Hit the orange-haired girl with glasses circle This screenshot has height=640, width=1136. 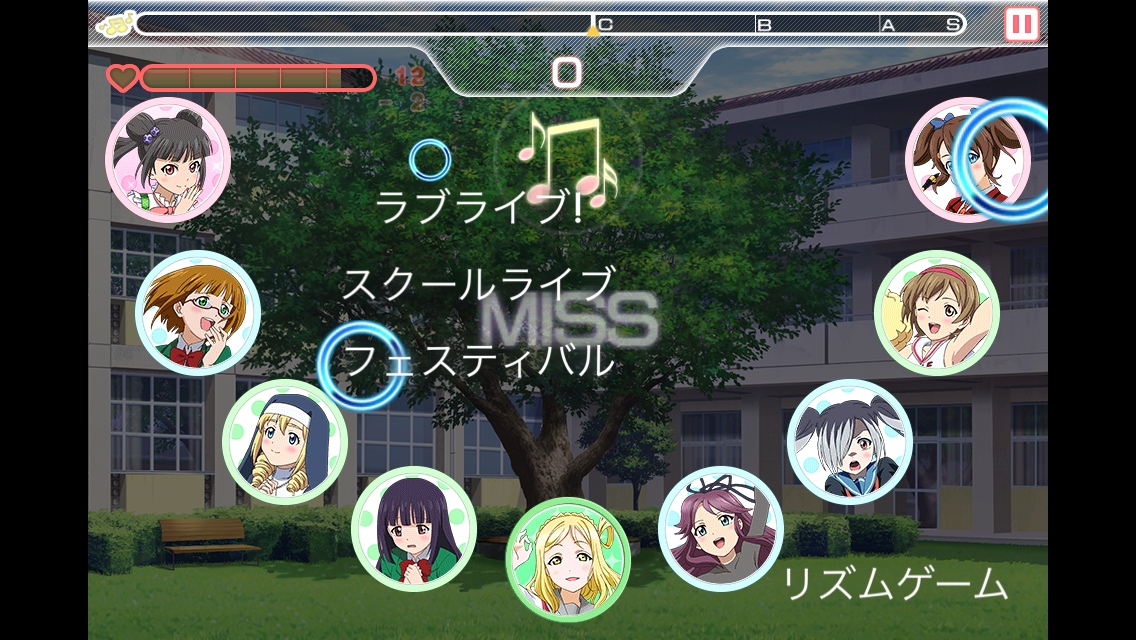pyautogui.click(x=198, y=313)
